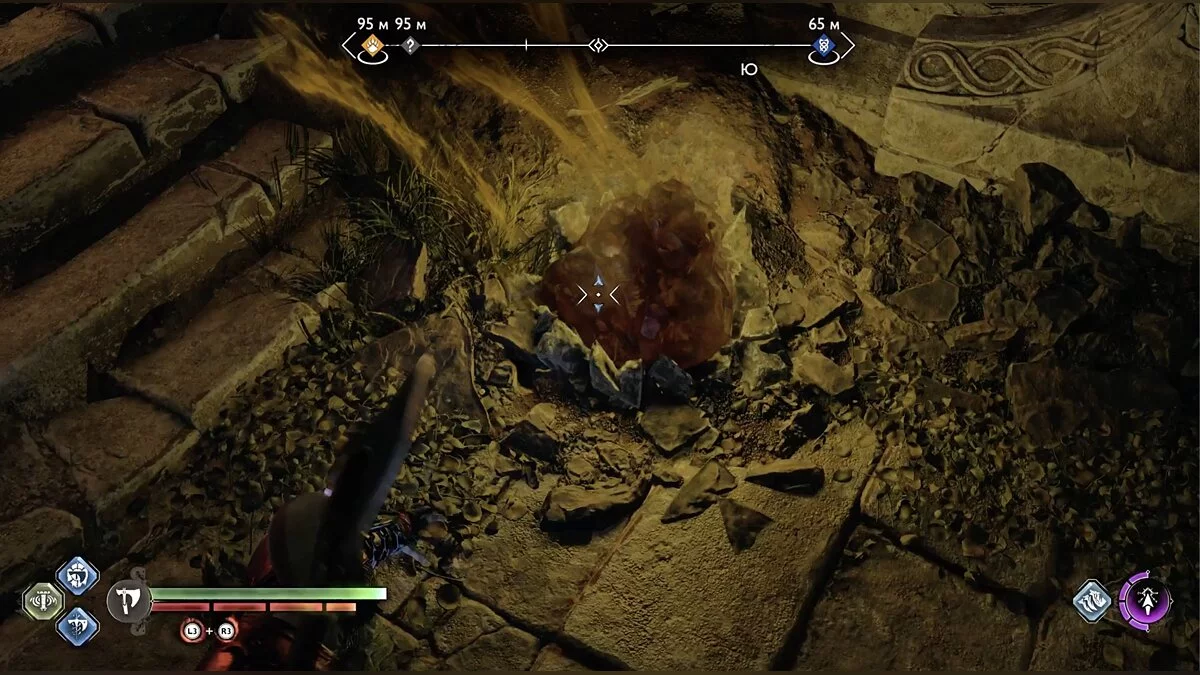
Task: Click the diamond center marker on the compass
Action: click(598, 45)
